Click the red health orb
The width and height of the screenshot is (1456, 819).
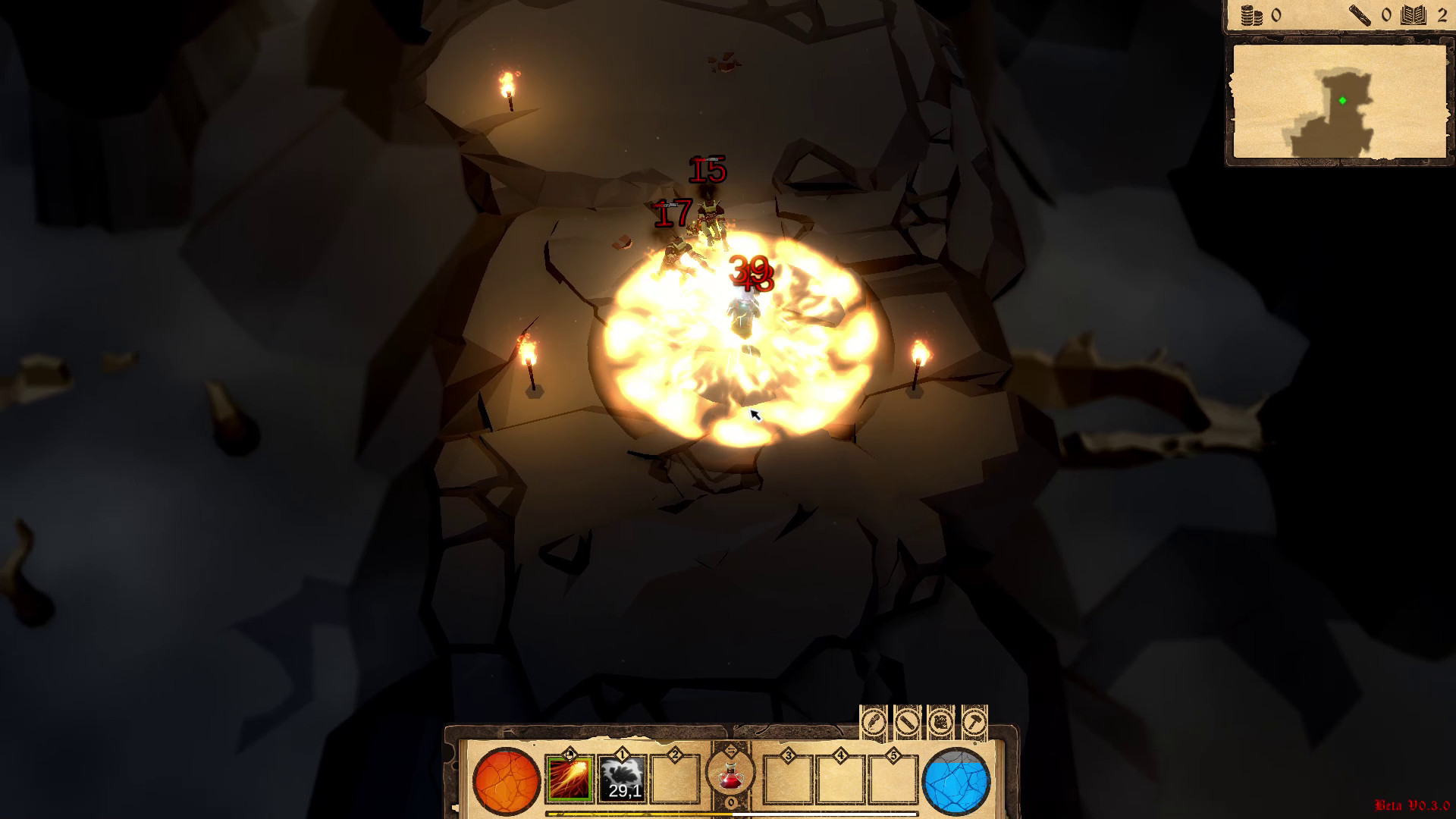(505, 778)
